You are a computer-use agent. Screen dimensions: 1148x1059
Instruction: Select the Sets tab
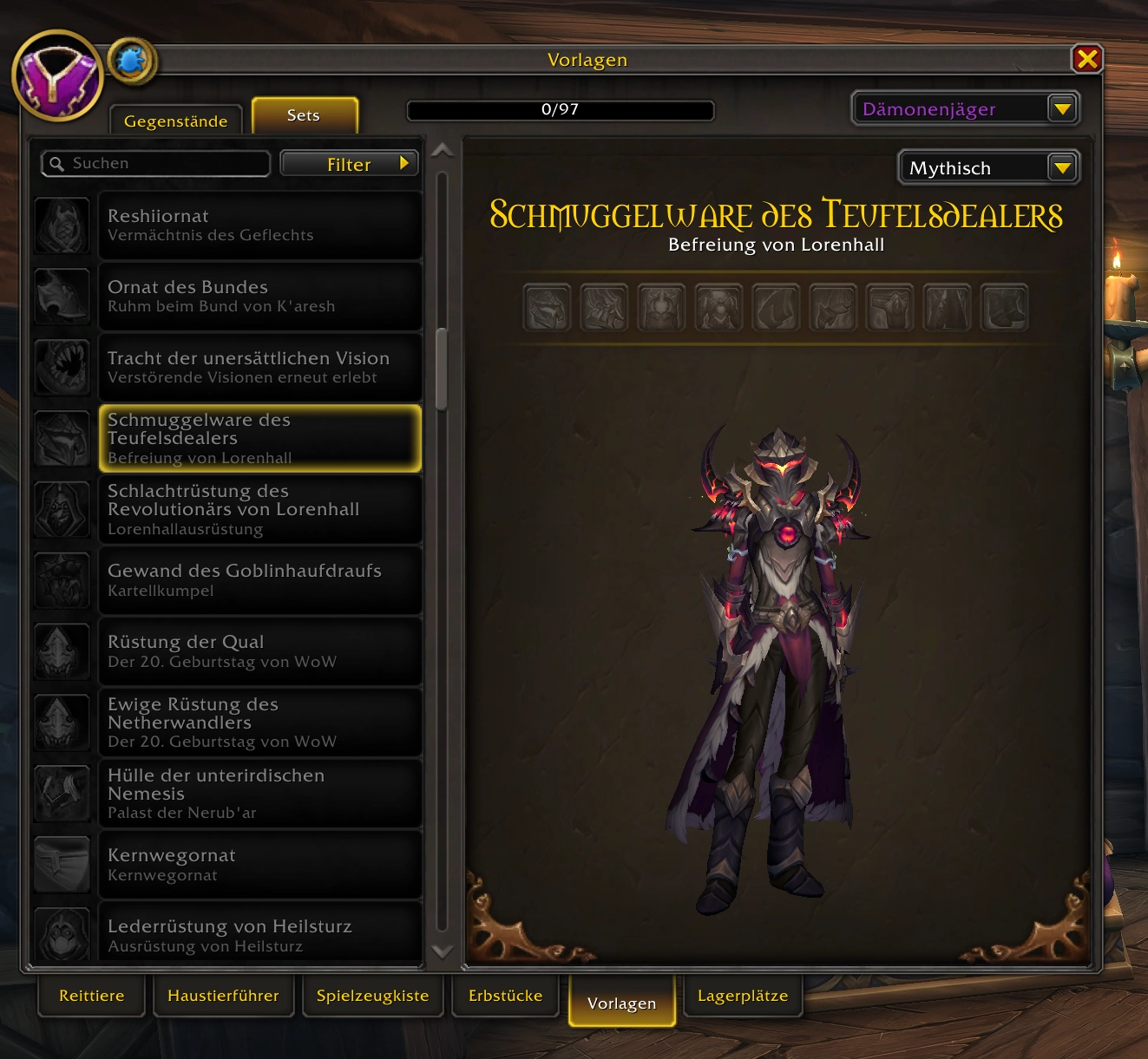point(304,115)
